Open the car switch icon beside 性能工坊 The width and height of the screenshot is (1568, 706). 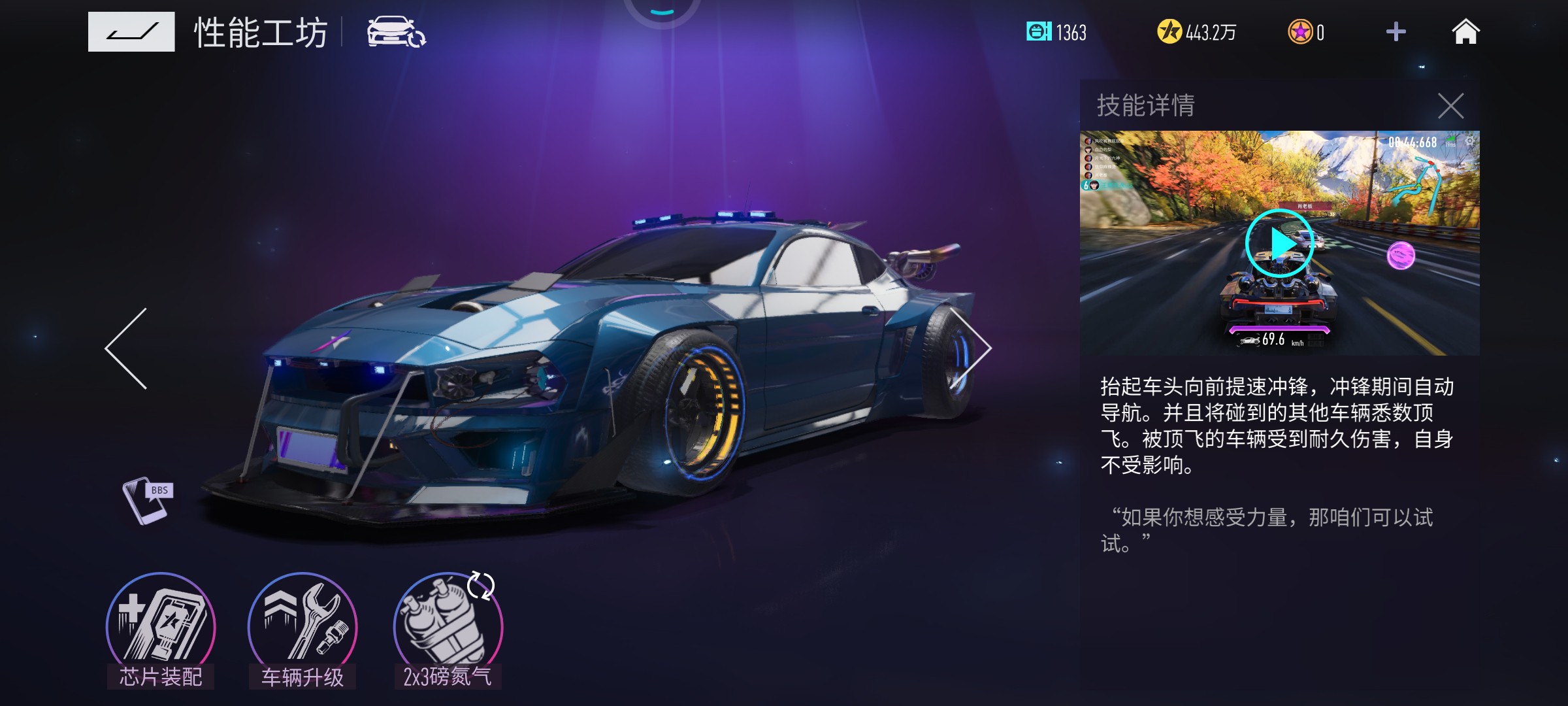[396, 32]
